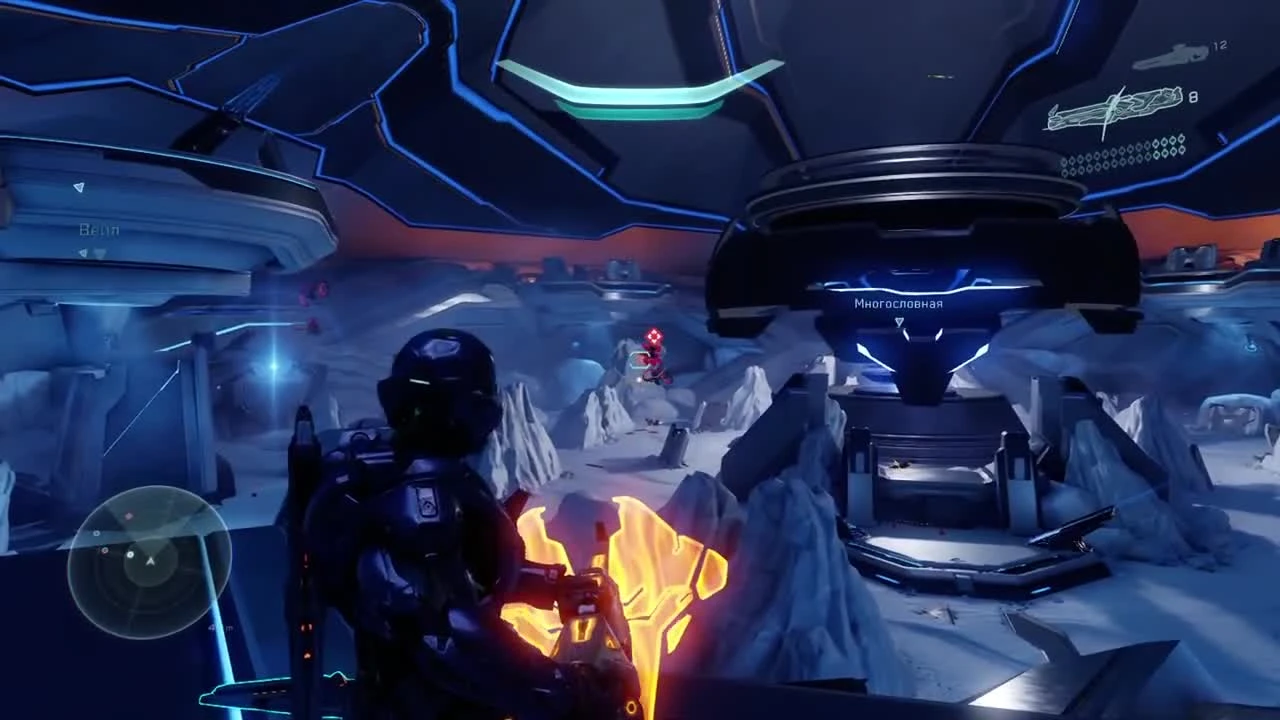The image size is (1280, 720).
Task: Select the ammo counter showing 8
Action: (1193, 98)
